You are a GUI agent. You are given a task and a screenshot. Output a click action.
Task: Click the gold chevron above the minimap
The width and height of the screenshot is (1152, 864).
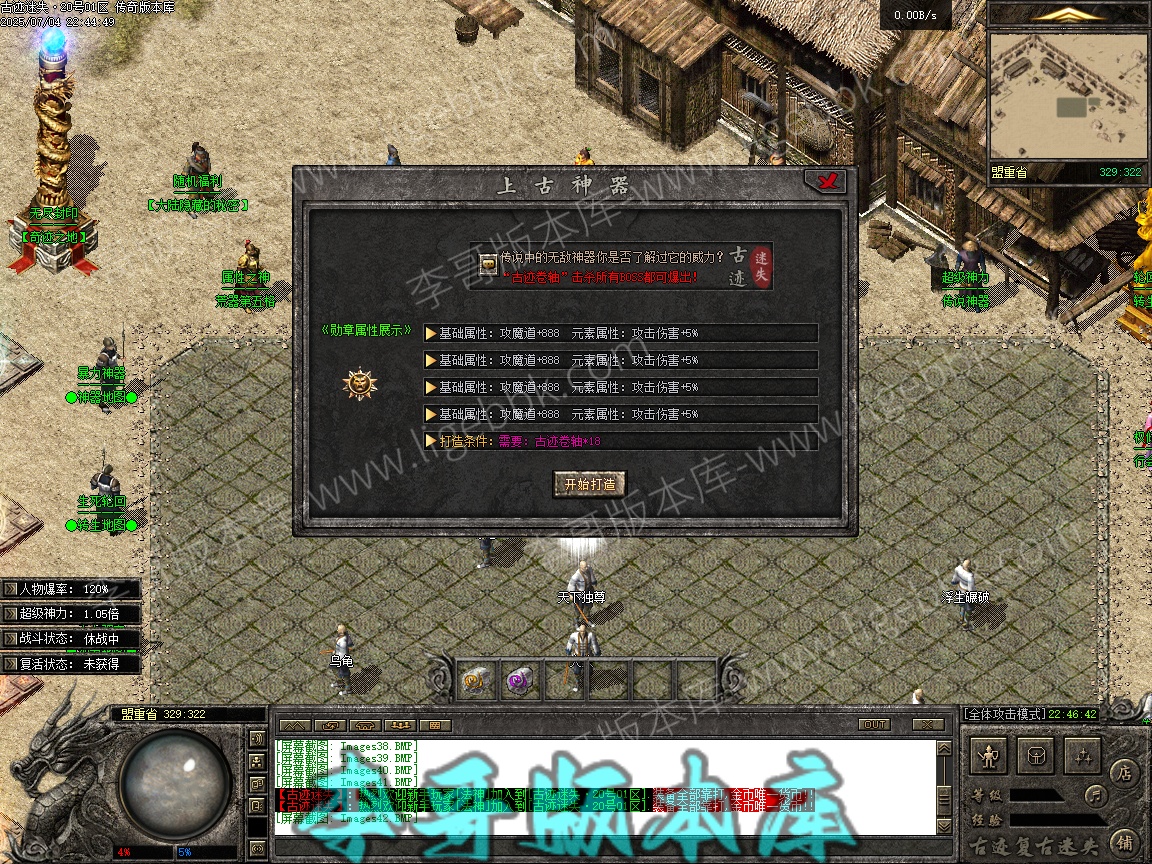click(1066, 14)
